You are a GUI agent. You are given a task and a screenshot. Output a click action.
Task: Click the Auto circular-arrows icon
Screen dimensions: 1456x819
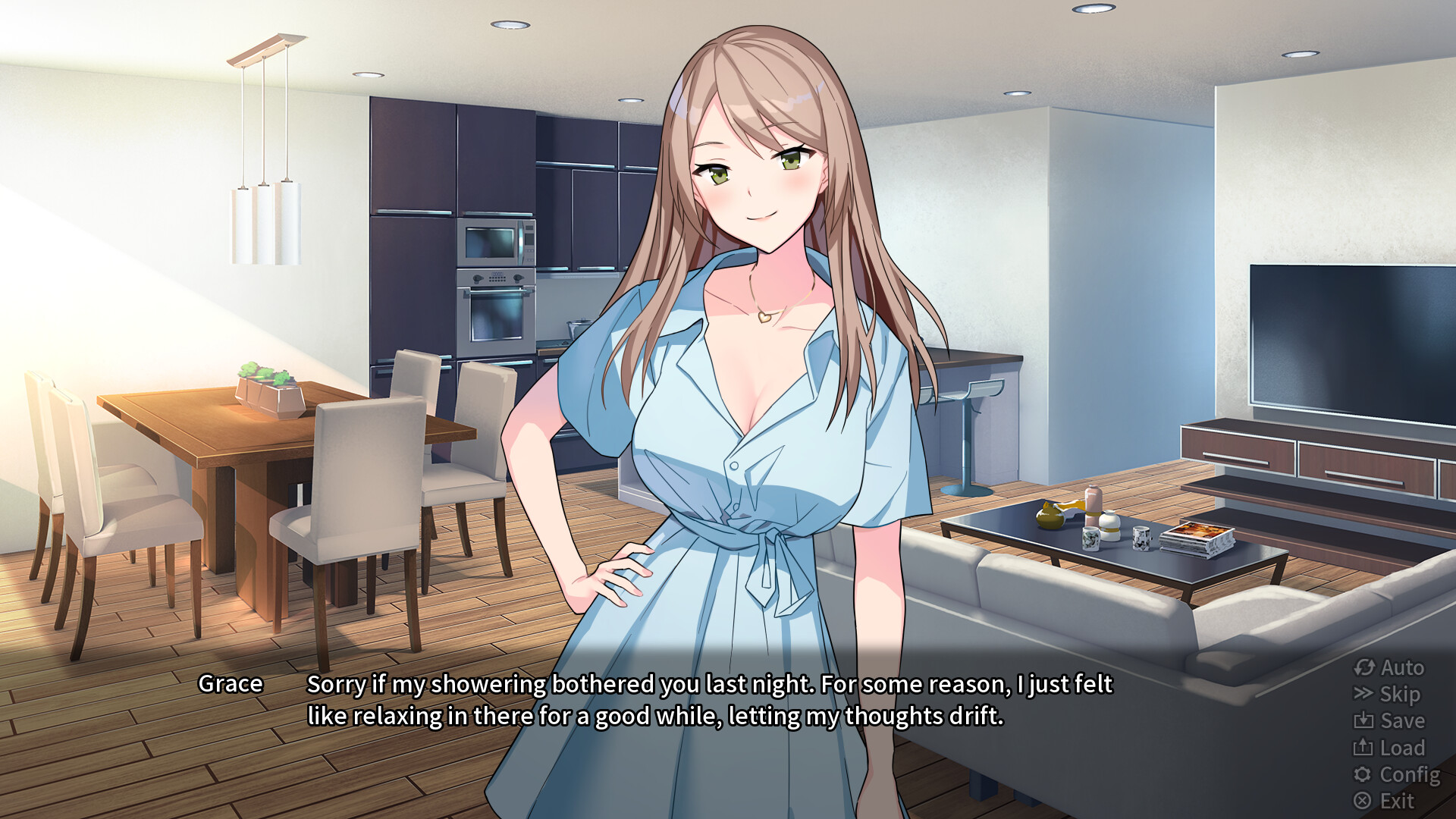point(1365,668)
